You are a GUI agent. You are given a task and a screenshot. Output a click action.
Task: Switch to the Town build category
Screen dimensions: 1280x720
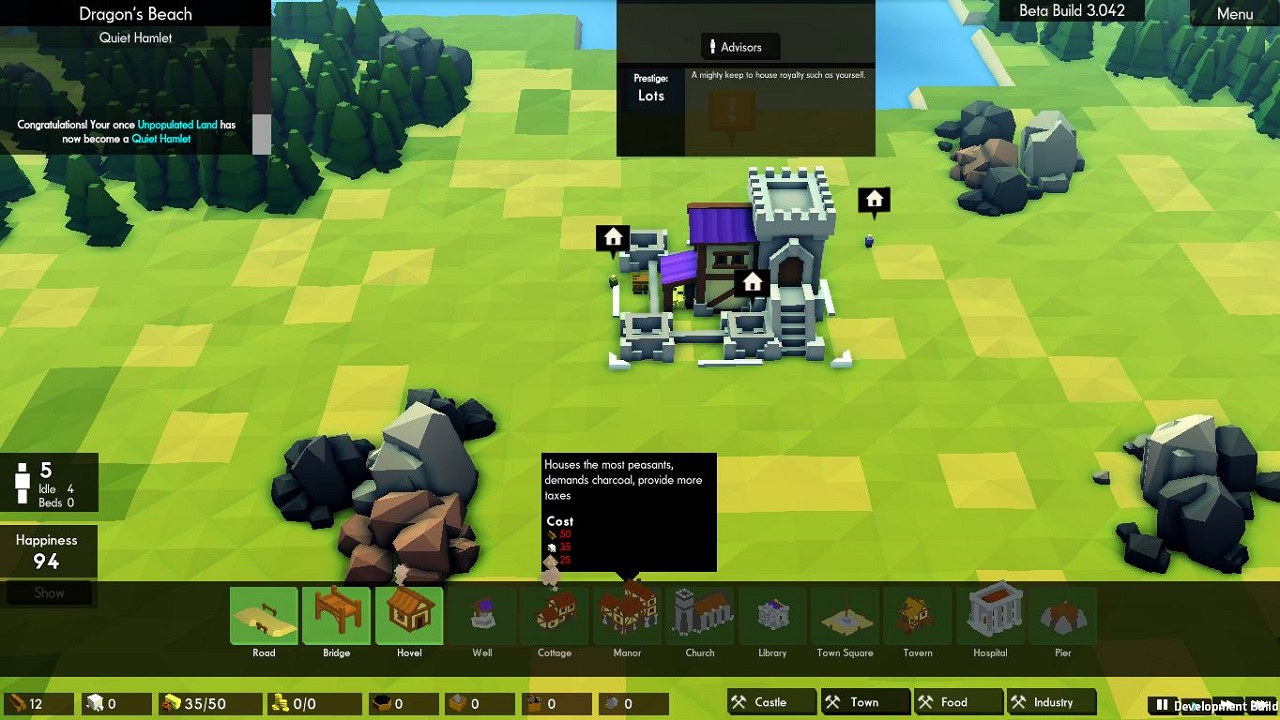(x=864, y=703)
